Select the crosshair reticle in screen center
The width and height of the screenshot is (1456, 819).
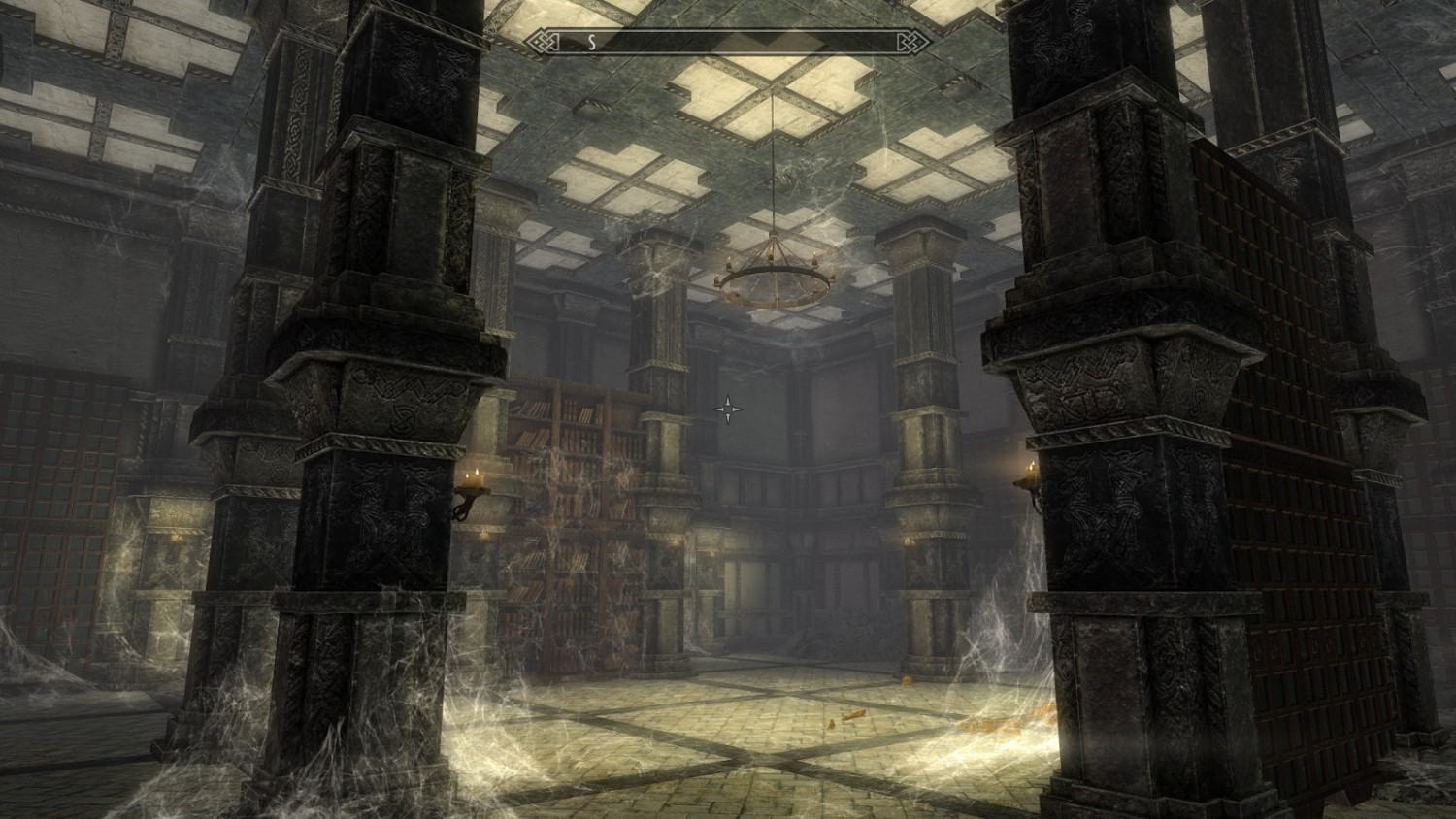[x=726, y=409]
